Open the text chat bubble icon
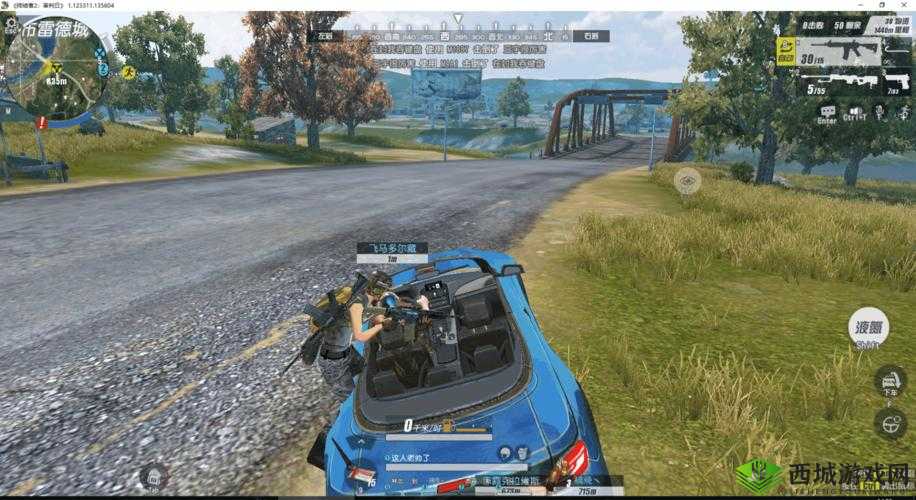Screen dimensions: 916x500 click(x=827, y=111)
